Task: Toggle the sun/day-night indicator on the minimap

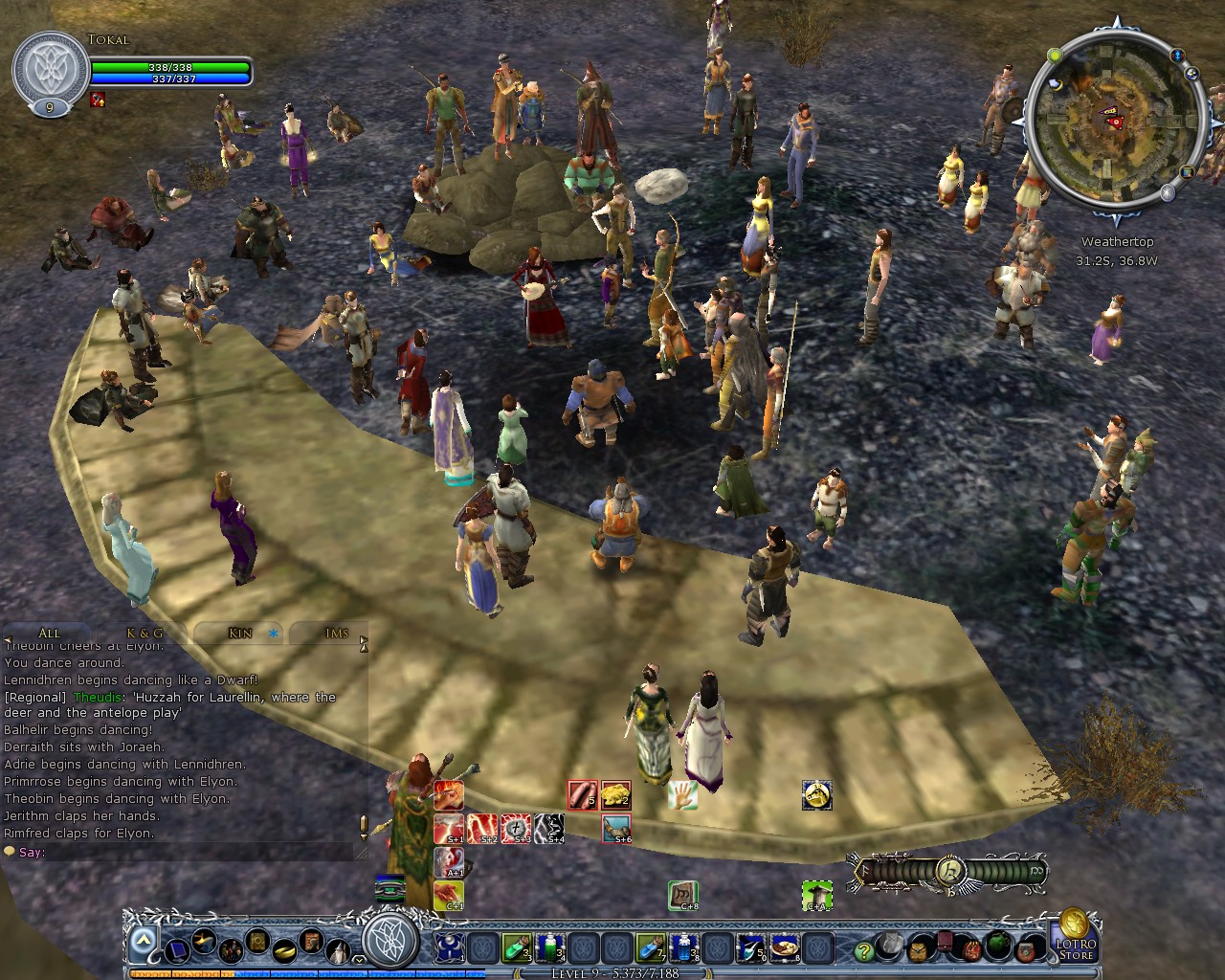Action: point(1055,56)
